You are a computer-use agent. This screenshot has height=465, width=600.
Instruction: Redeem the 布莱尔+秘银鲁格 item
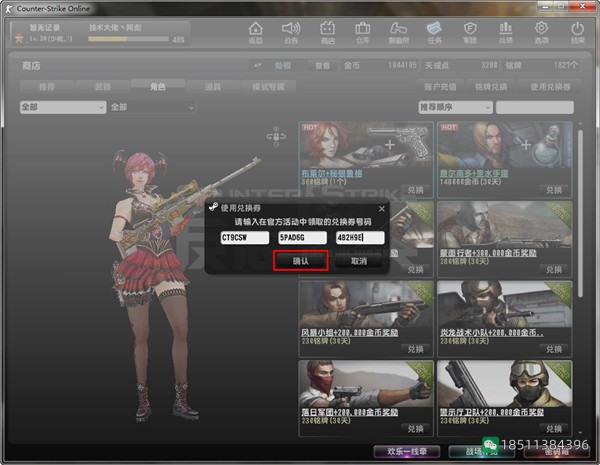413,189
